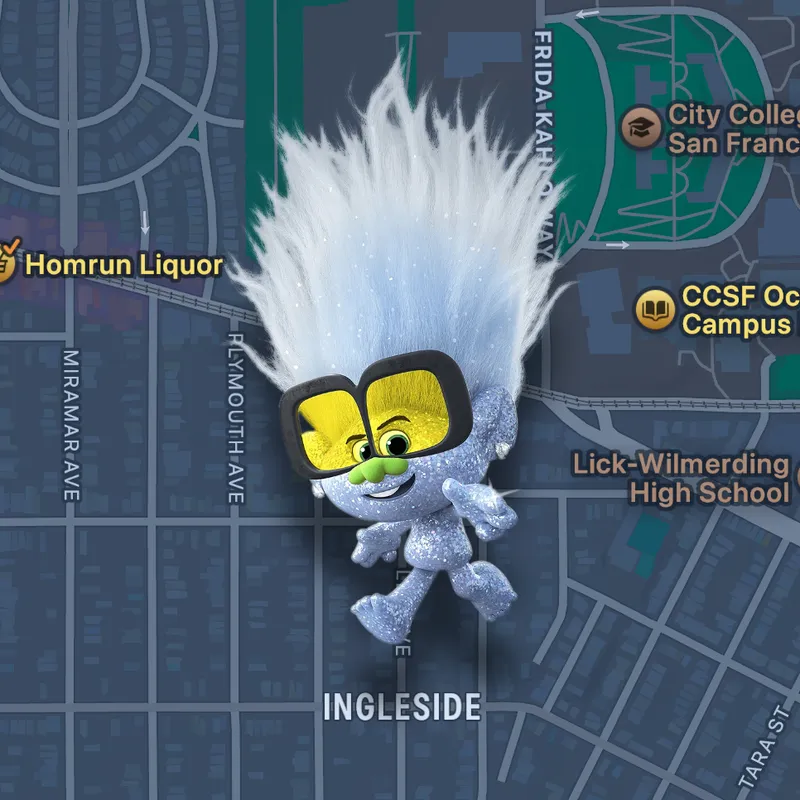
Task: Tap the CCSF Ocean Campus book marker
Action: [654, 309]
